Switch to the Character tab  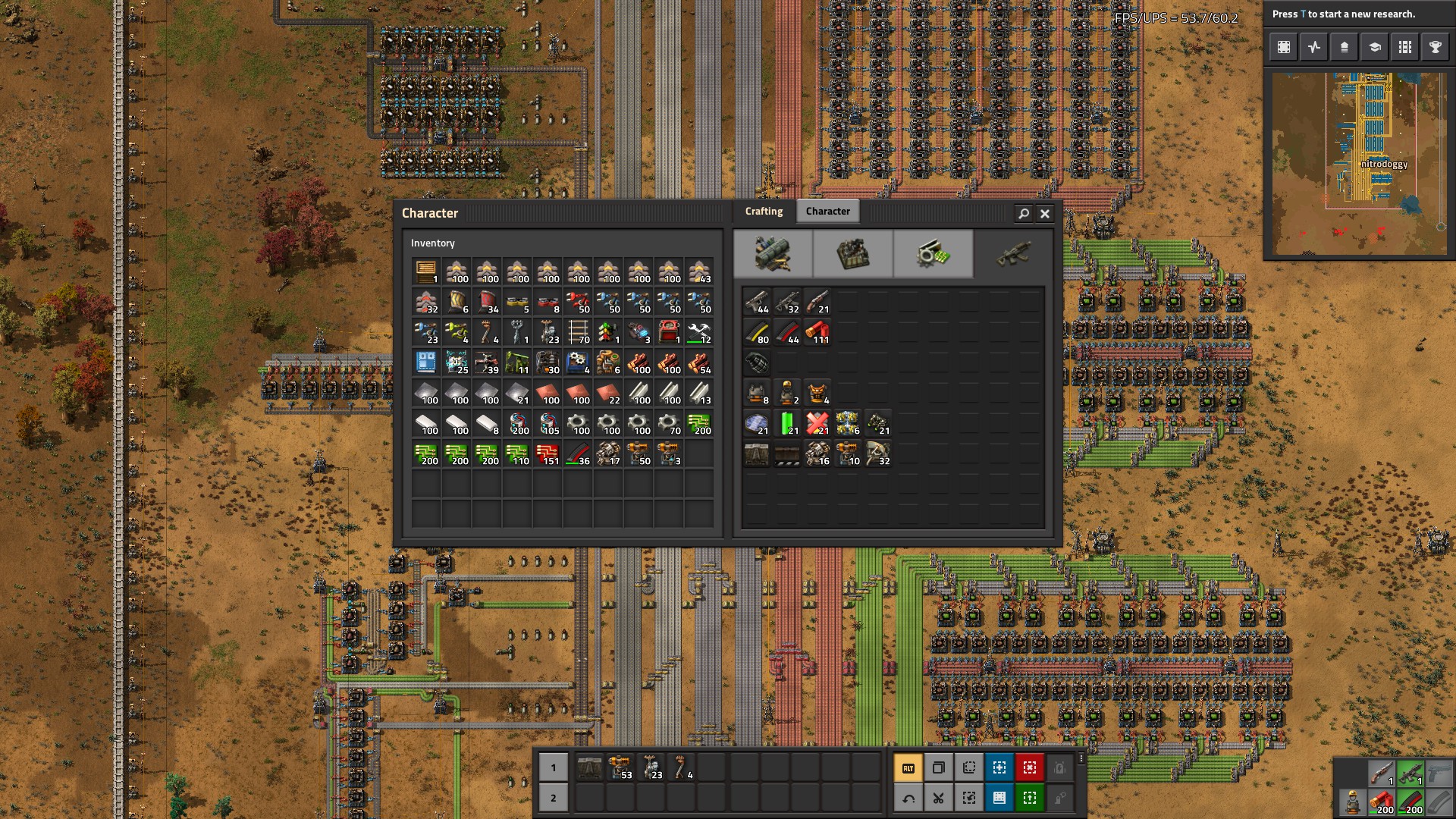[x=828, y=211]
